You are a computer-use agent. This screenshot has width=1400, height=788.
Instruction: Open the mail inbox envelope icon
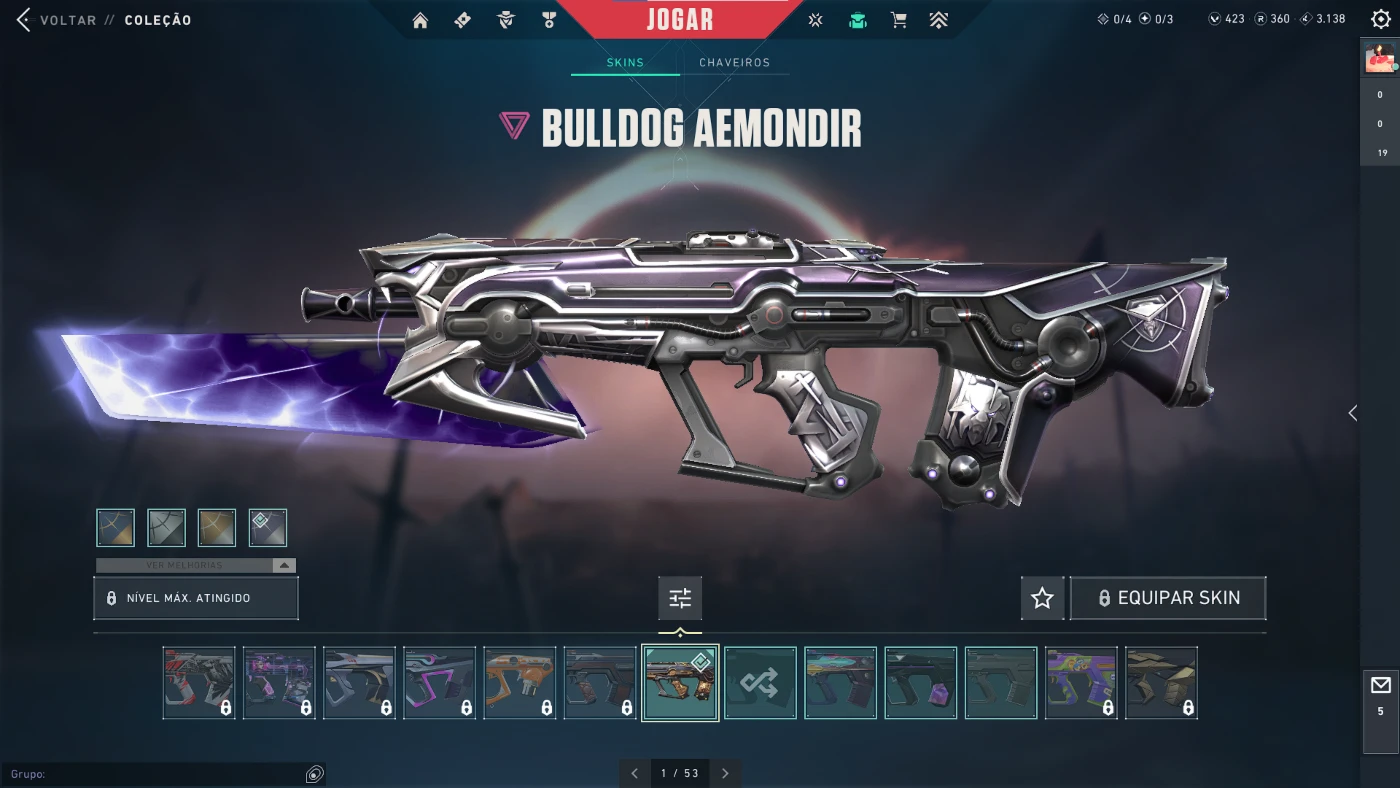1380,685
